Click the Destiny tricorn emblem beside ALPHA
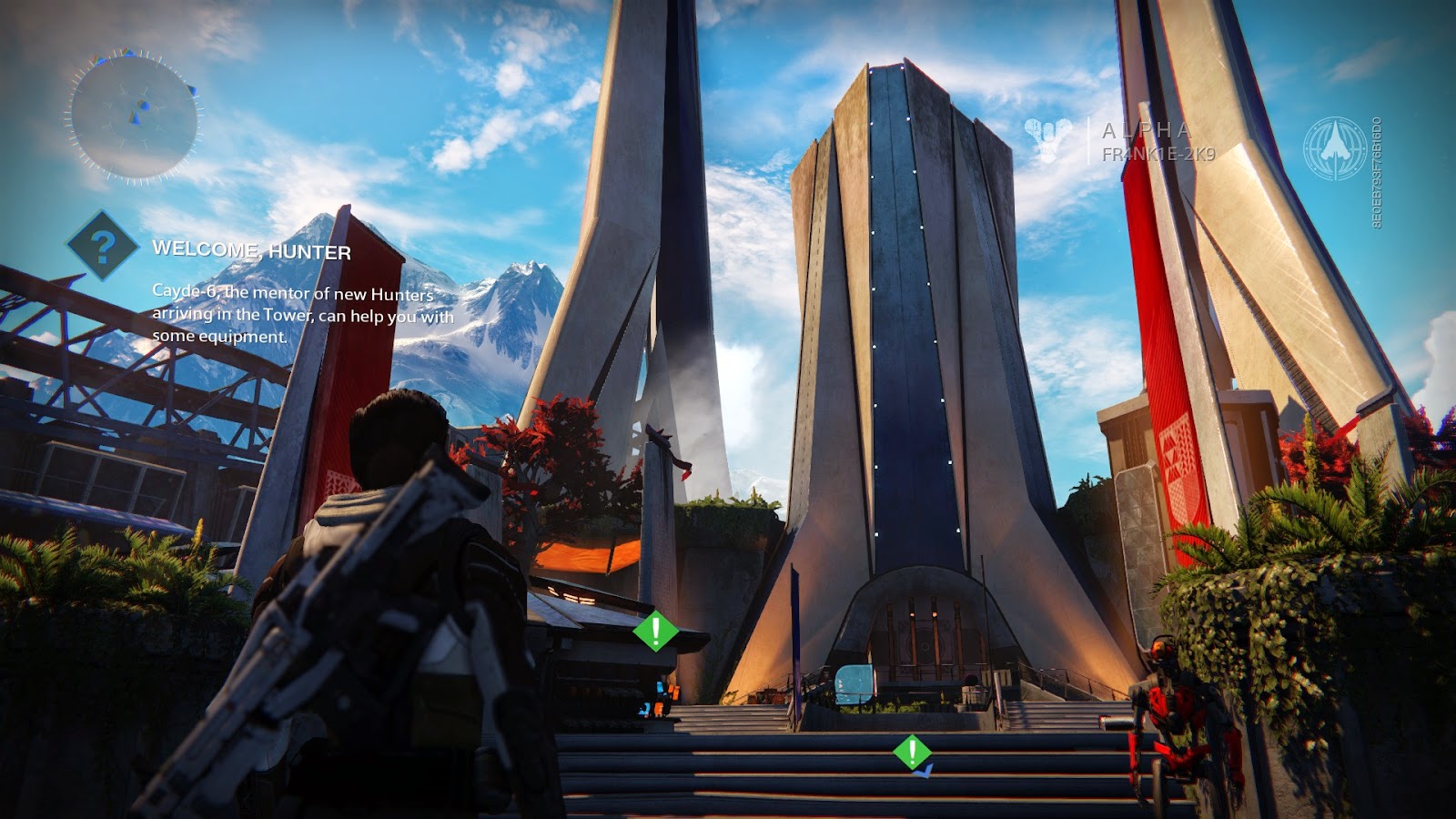The image size is (1456, 819). point(1046,136)
